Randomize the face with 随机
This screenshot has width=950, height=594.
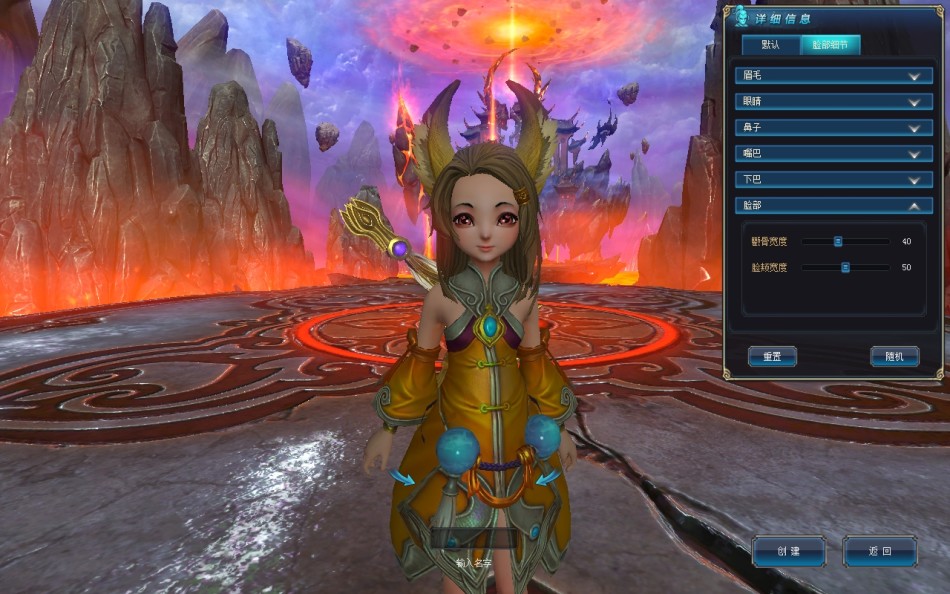pos(894,356)
